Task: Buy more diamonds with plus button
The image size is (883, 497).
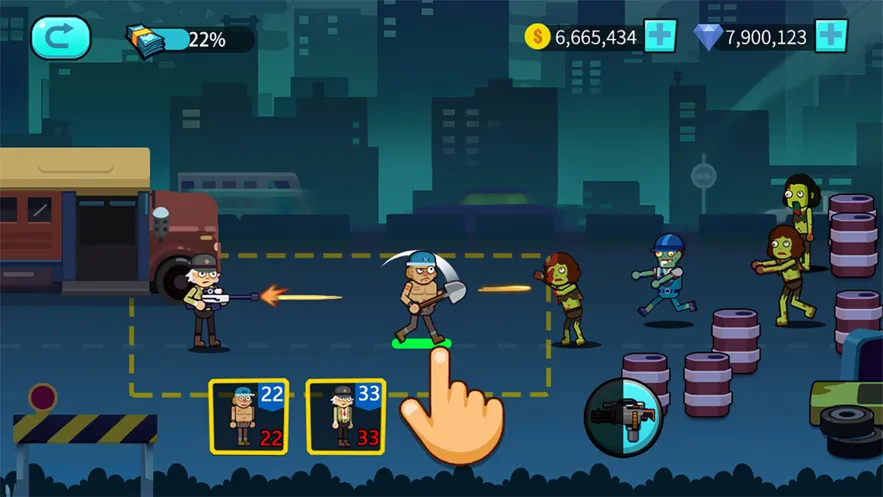Action: pos(831,37)
